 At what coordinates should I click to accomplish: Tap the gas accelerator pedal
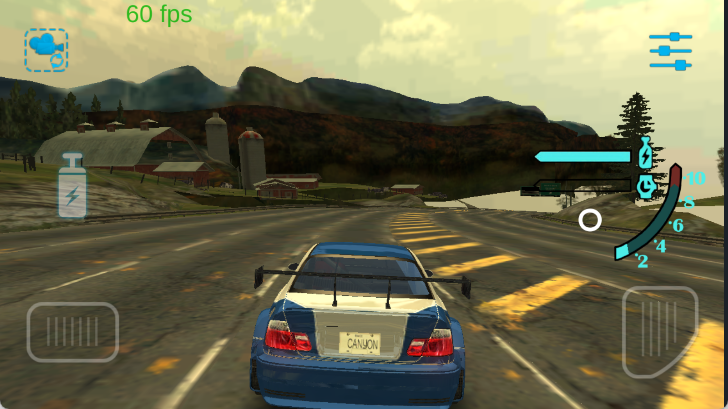(x=660, y=331)
